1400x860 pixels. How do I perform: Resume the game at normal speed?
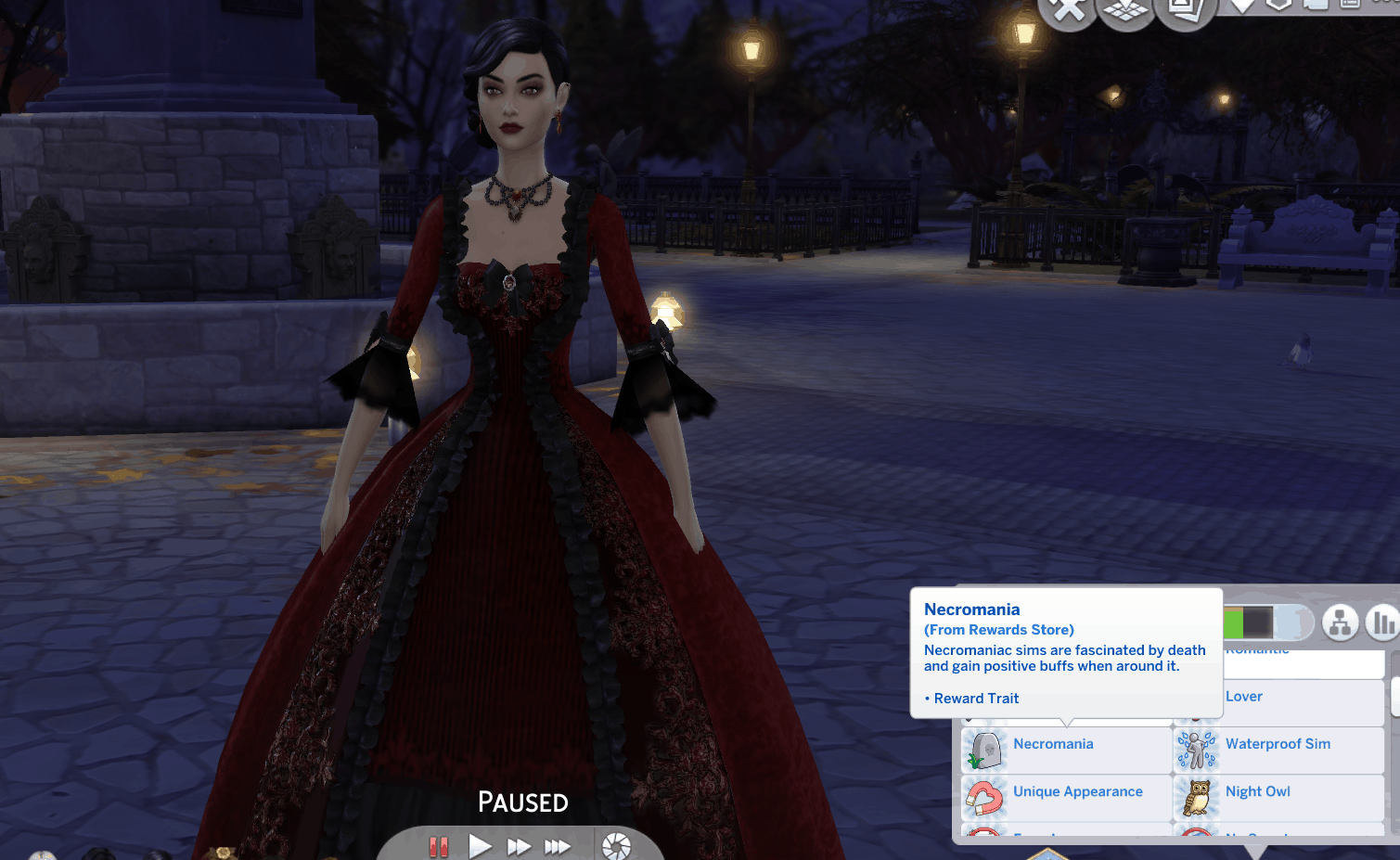point(480,846)
